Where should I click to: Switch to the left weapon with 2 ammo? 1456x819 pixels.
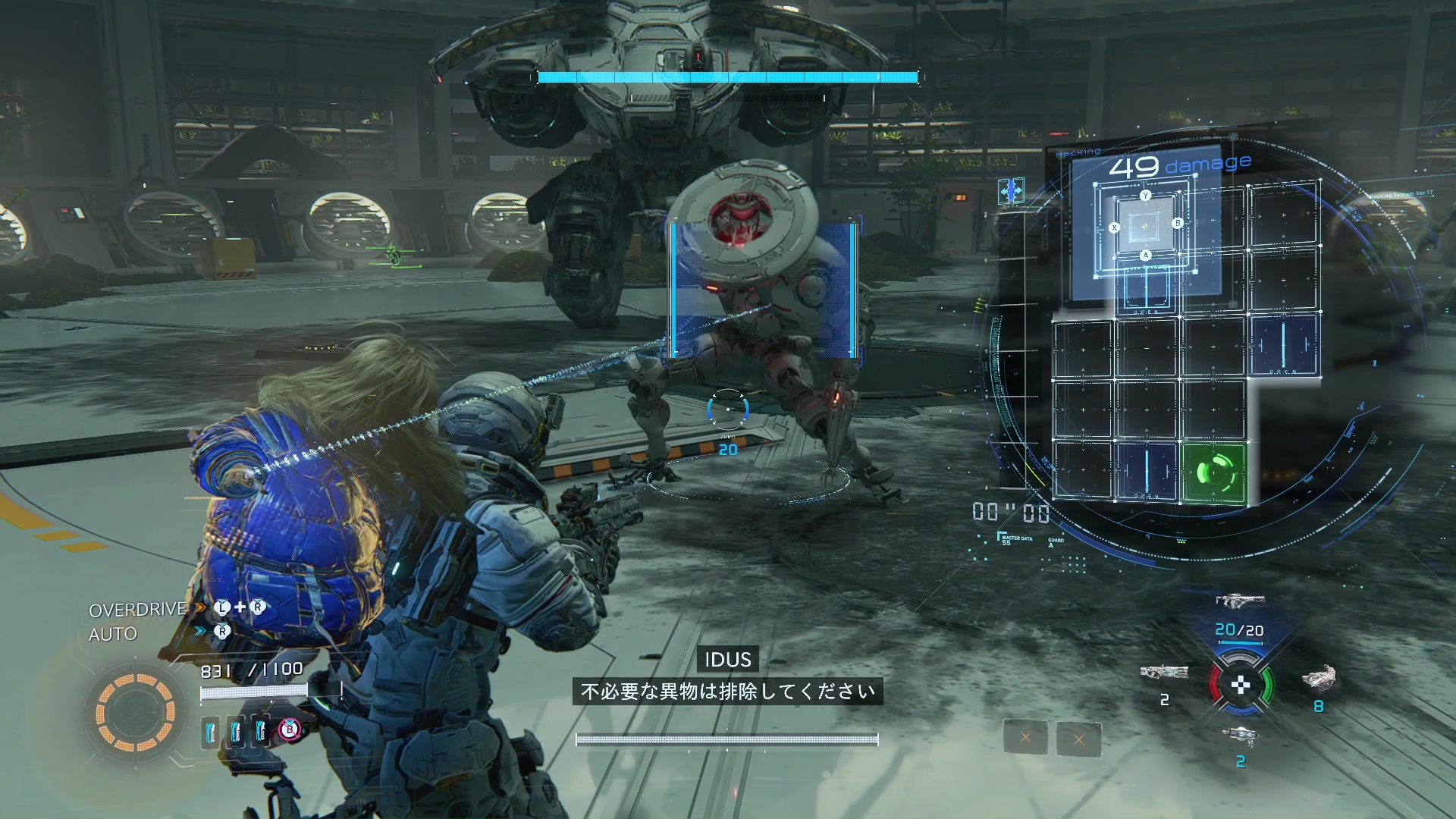point(1164,672)
